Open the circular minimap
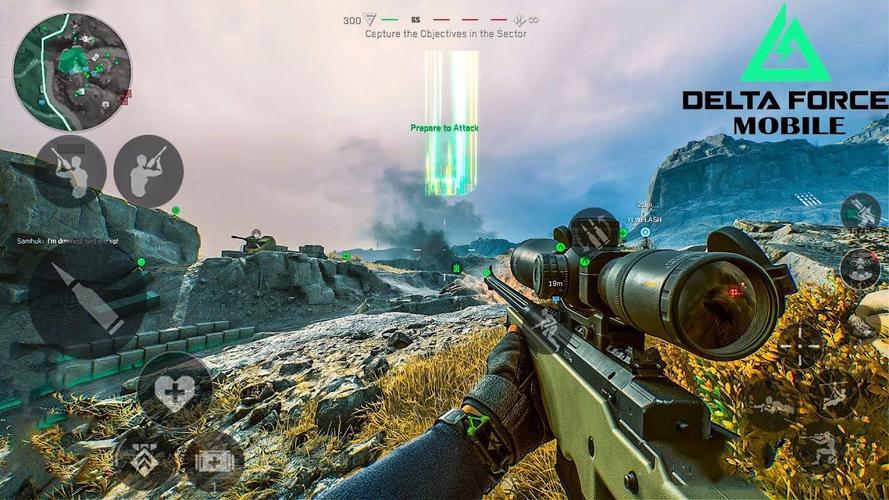Screen dimensions: 889x500 click(x=71, y=71)
